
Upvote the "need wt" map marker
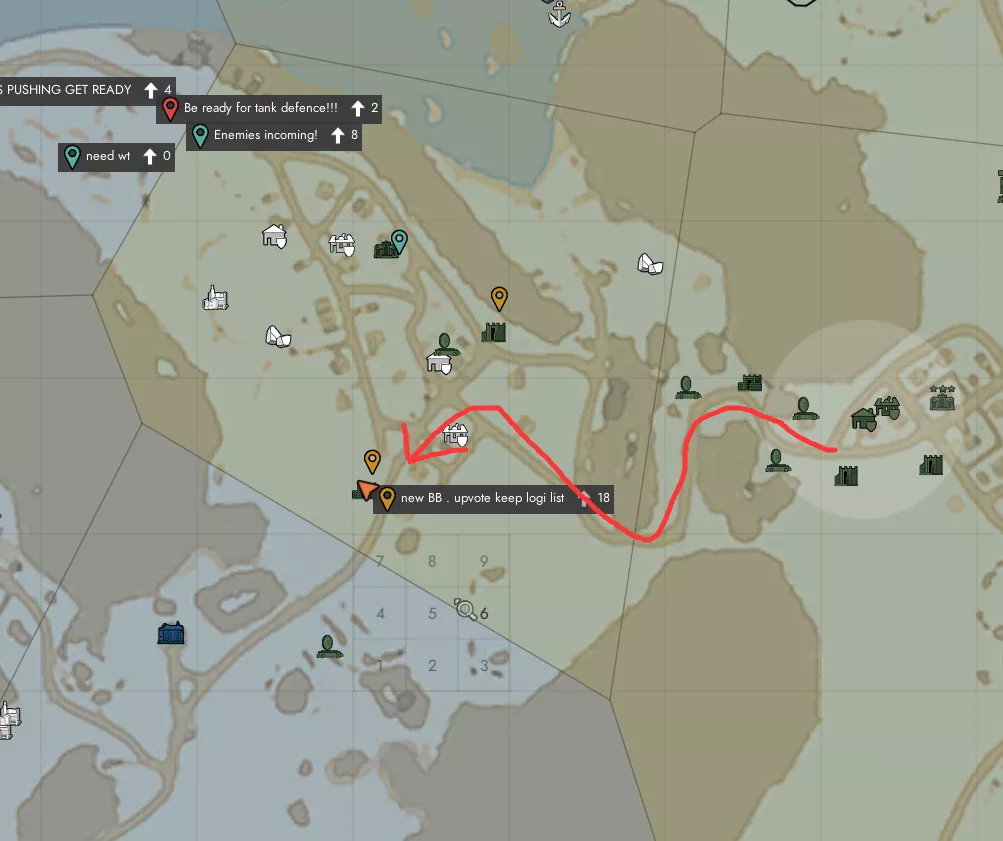coord(150,156)
